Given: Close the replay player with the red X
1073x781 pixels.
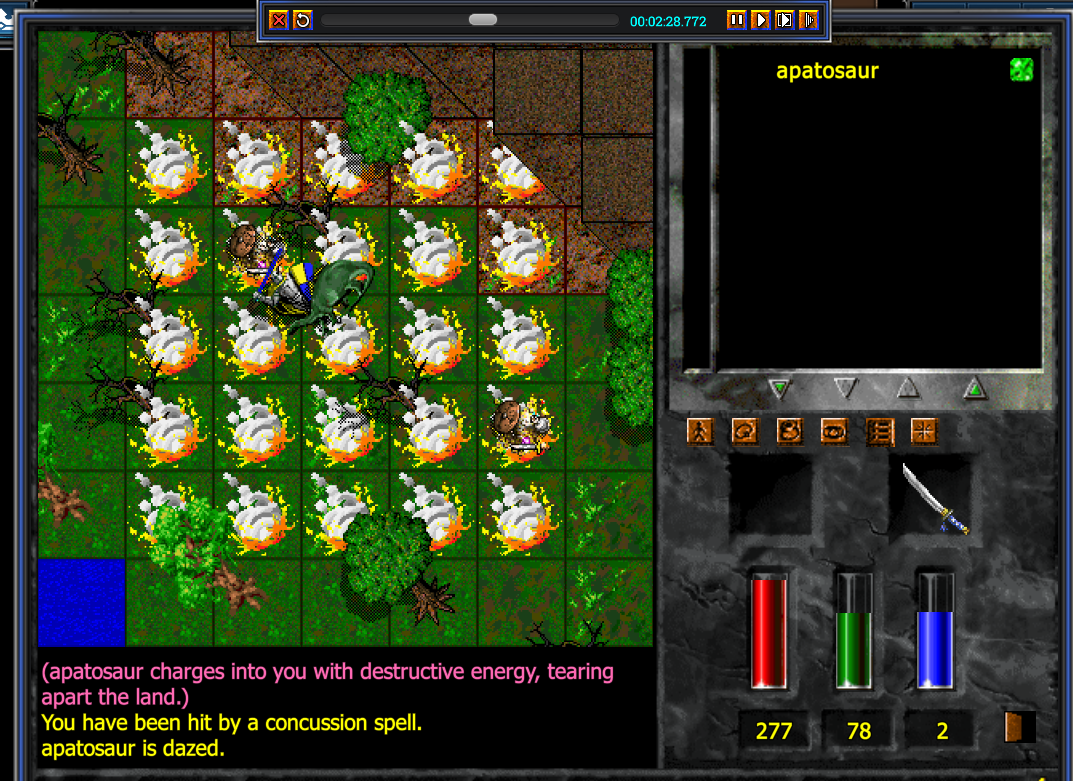Looking at the screenshot, I should point(279,20).
